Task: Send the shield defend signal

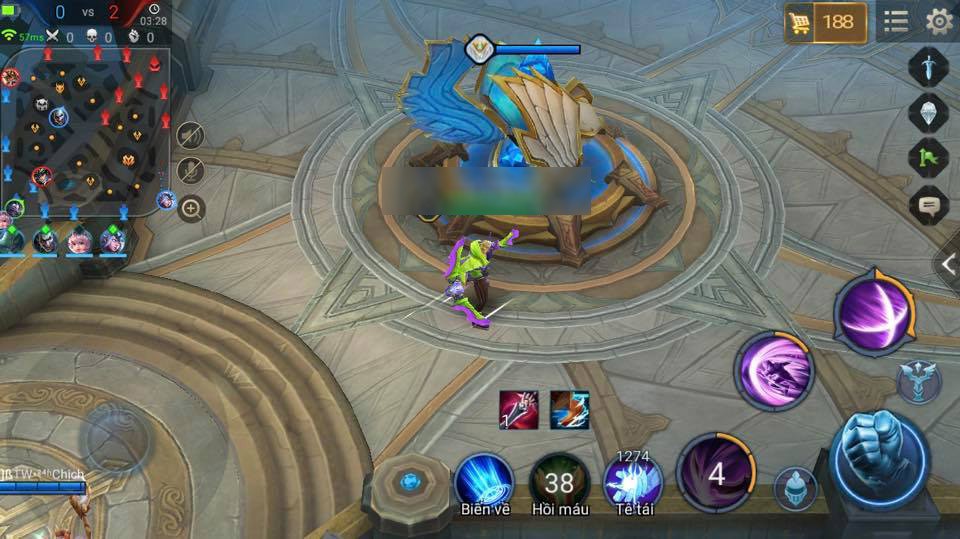Action: 927,112
